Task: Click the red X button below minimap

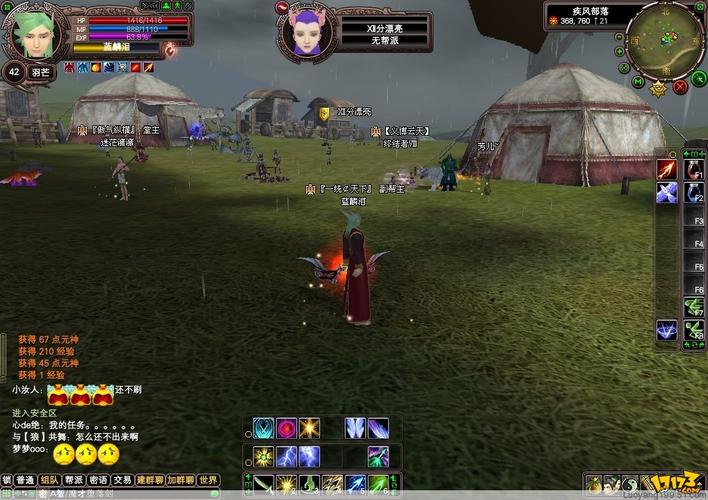Action: coord(681,87)
